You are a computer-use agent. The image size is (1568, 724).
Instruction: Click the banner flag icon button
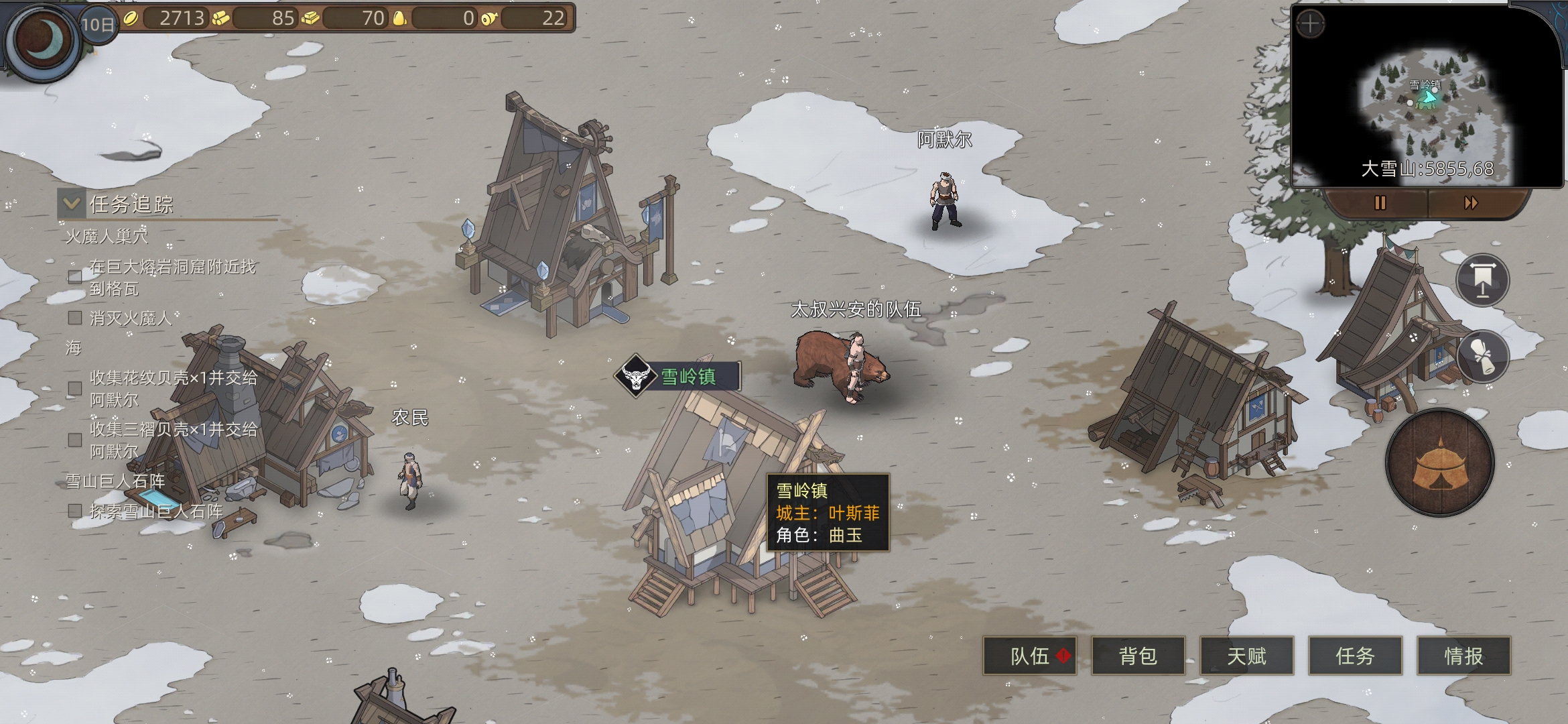point(1482,280)
